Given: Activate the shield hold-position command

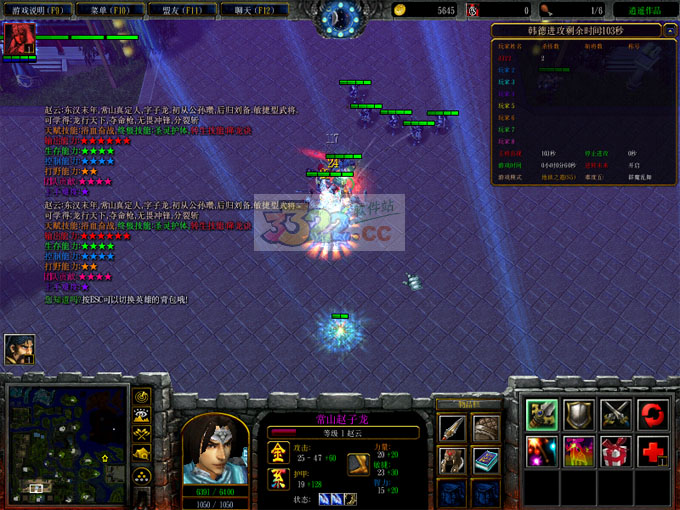Looking at the screenshot, I should pyautogui.click(x=579, y=414).
